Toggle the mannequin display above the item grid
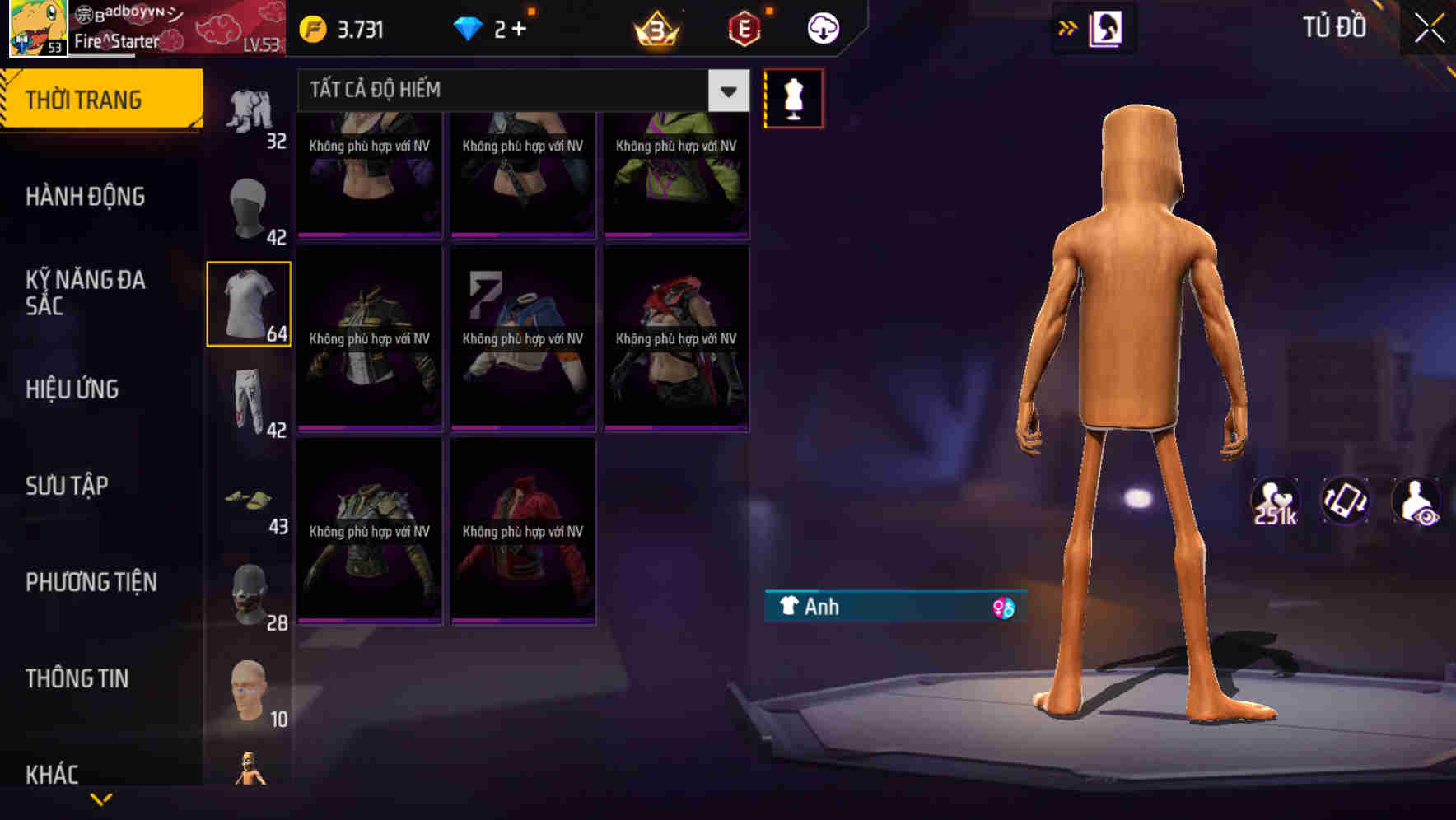The width and height of the screenshot is (1456, 820). [793, 98]
